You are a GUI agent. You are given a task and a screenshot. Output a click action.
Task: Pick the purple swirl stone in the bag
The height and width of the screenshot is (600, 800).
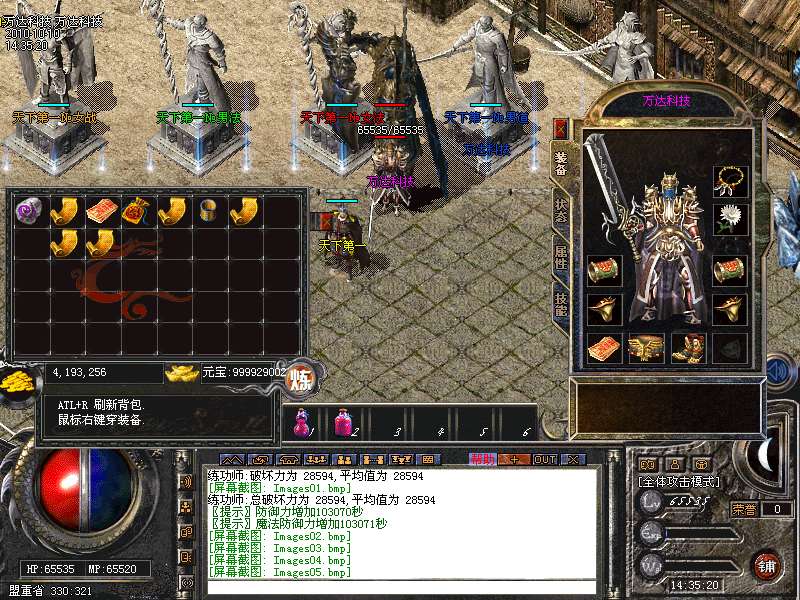coord(28,212)
